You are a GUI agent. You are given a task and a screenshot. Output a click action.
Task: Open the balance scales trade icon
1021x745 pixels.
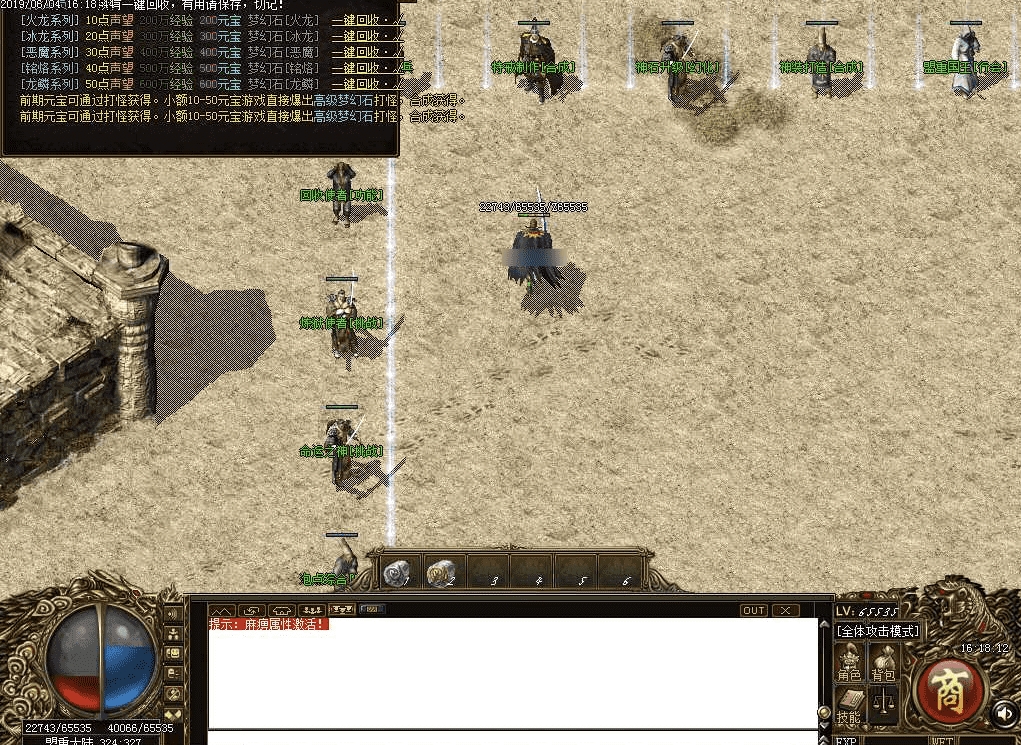click(883, 703)
